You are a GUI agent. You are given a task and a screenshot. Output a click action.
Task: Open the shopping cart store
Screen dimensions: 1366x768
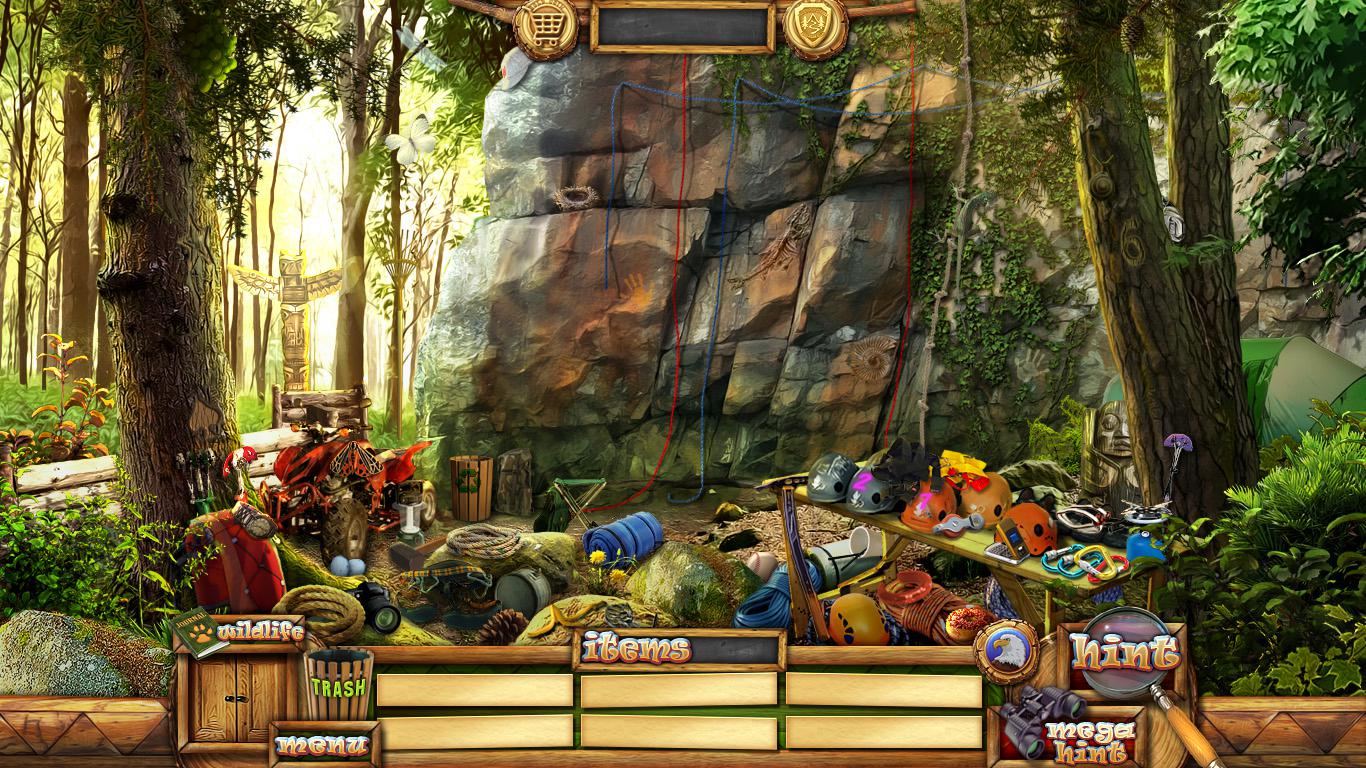click(x=546, y=24)
